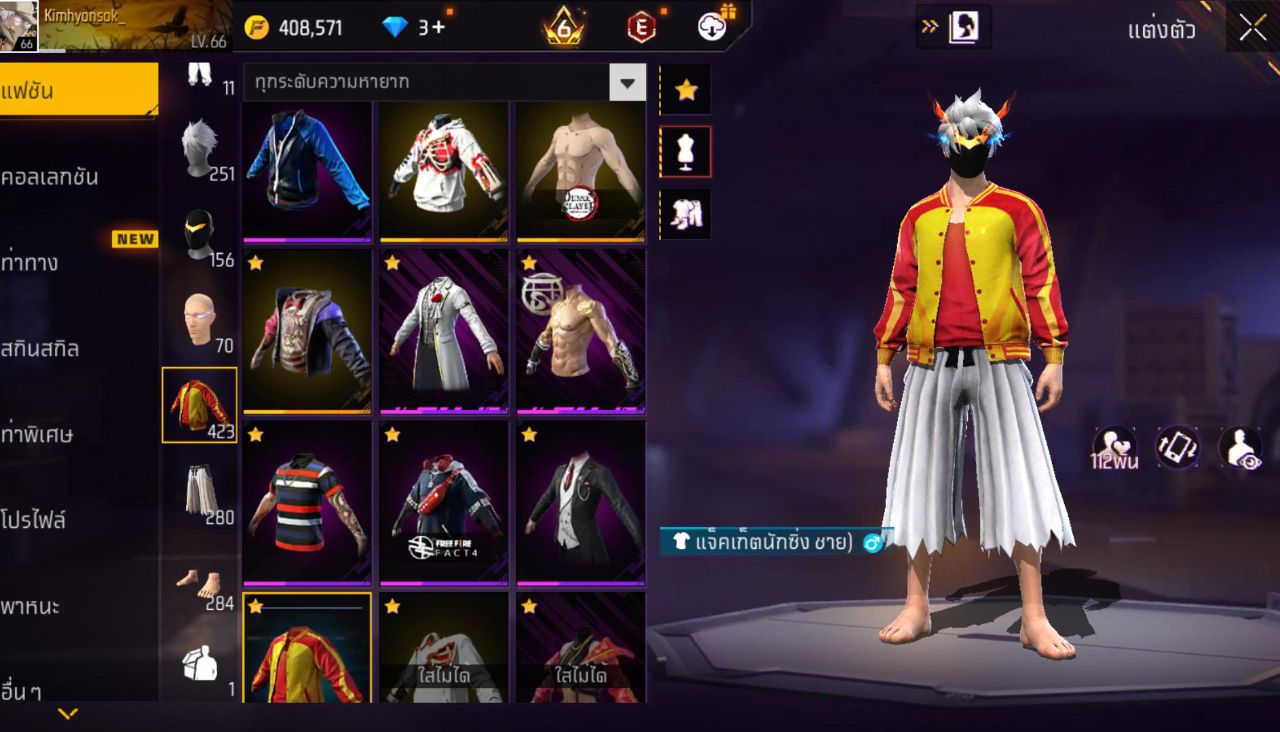The width and height of the screenshot is (1280, 732).
Task: Open the white pants bottoms category
Action: tap(200, 491)
